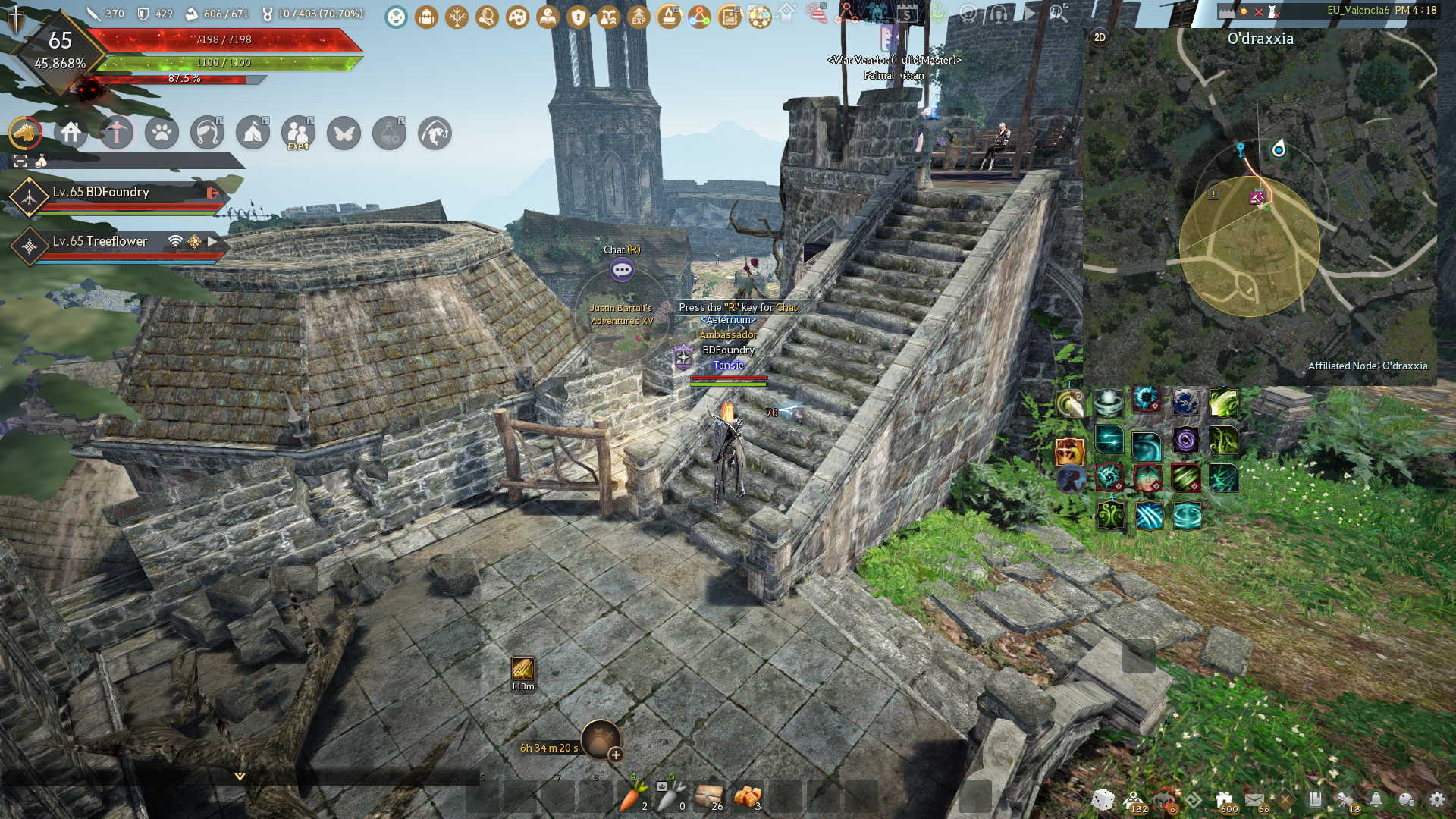The height and width of the screenshot is (819, 1456).
Task: Open the EXP button in top toolbar
Action: click(639, 16)
